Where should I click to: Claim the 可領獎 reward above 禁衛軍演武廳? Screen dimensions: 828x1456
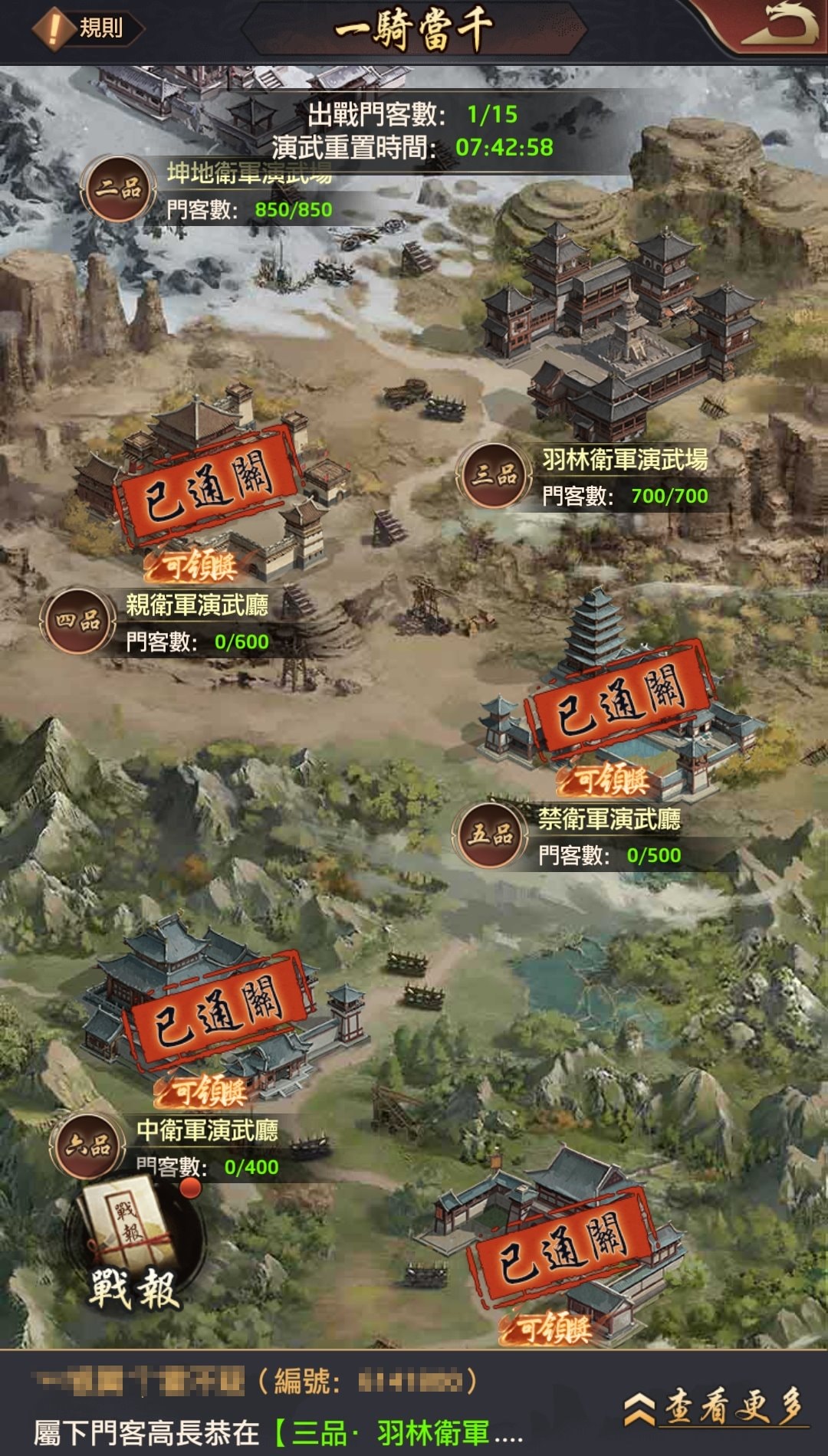pos(606,780)
